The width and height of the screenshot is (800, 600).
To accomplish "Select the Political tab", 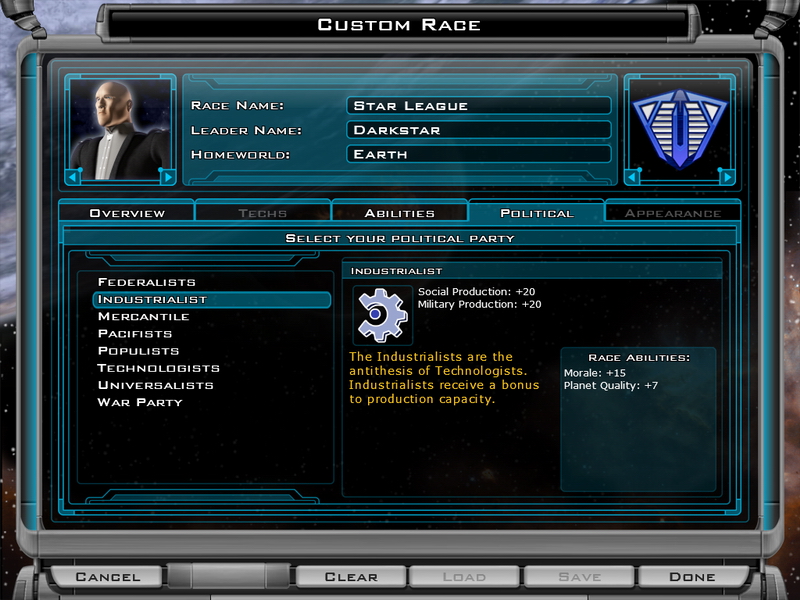I will (536, 213).
